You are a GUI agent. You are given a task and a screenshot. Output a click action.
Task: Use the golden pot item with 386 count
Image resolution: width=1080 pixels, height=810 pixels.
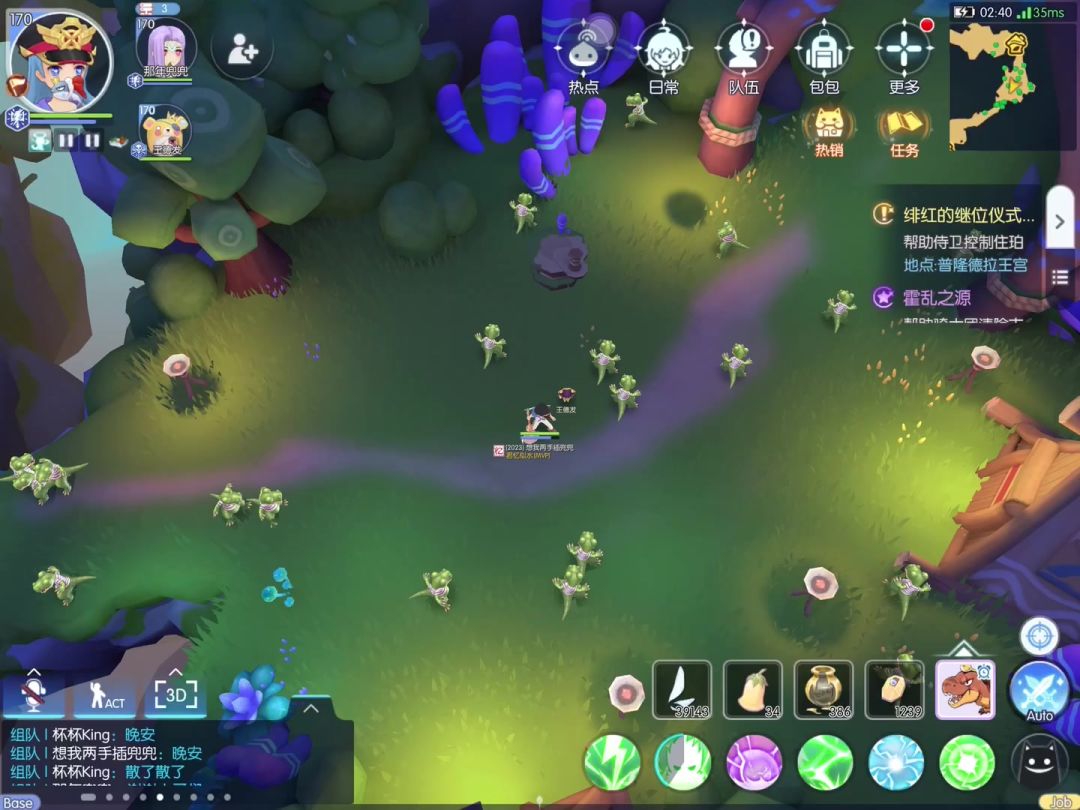click(824, 688)
